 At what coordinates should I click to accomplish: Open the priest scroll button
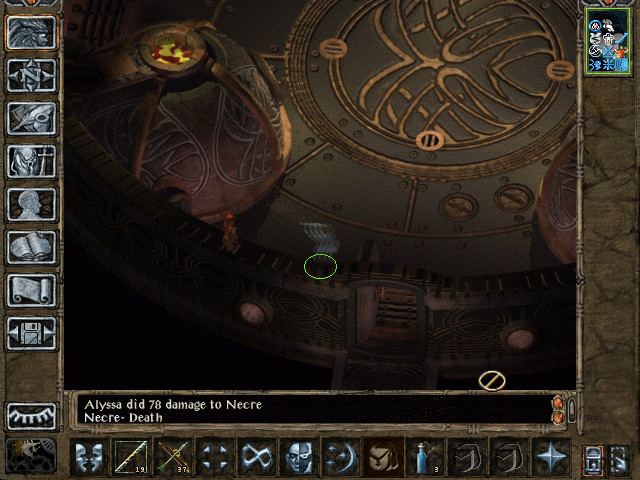32,290
